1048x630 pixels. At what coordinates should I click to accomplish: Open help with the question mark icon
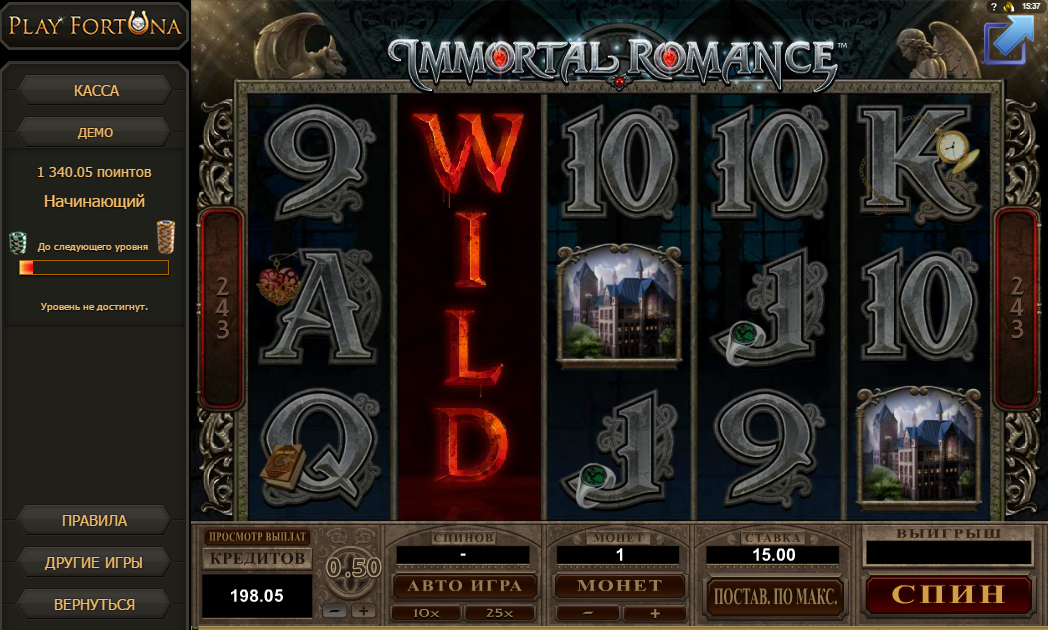pyautogui.click(x=993, y=6)
